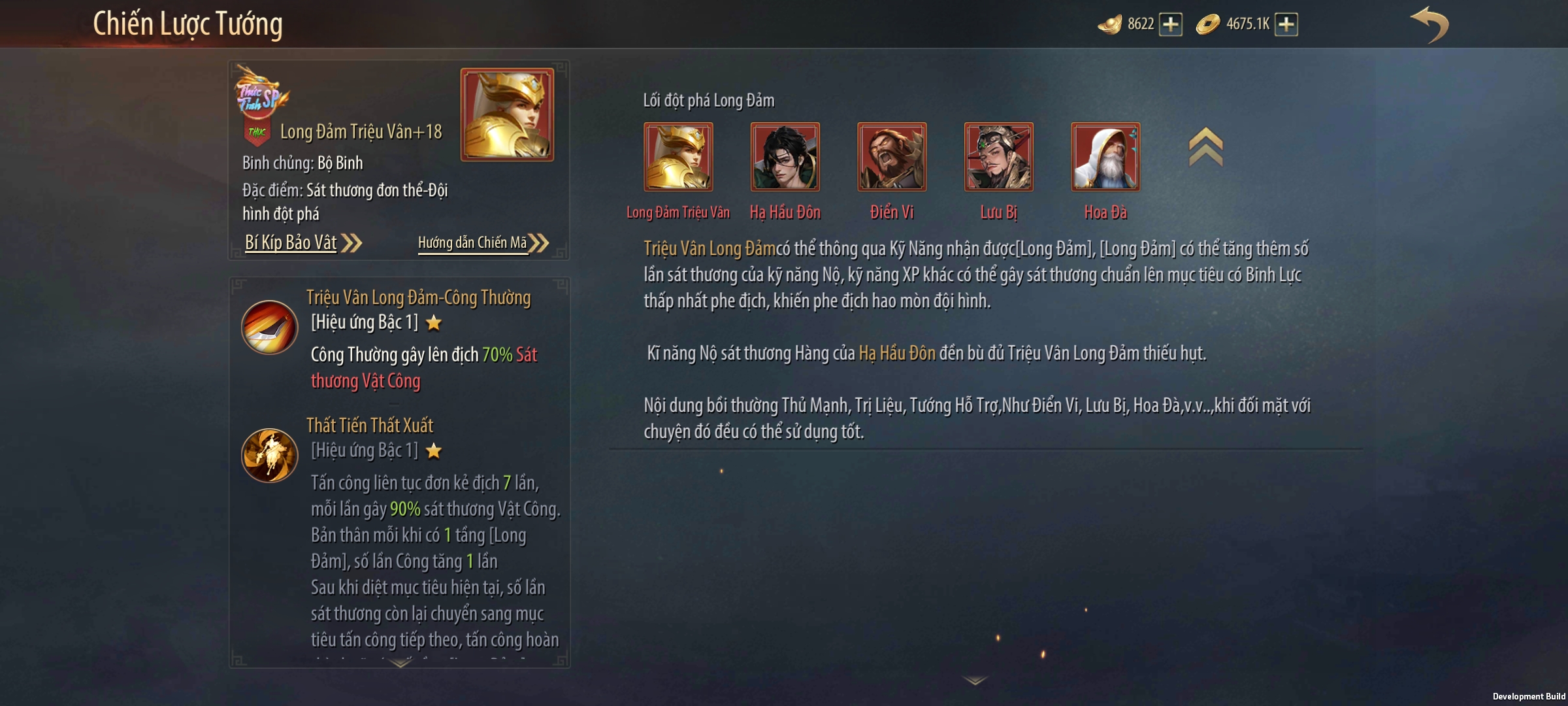Go back using the return arrow
Image resolution: width=1568 pixels, height=706 pixels.
point(1429,25)
